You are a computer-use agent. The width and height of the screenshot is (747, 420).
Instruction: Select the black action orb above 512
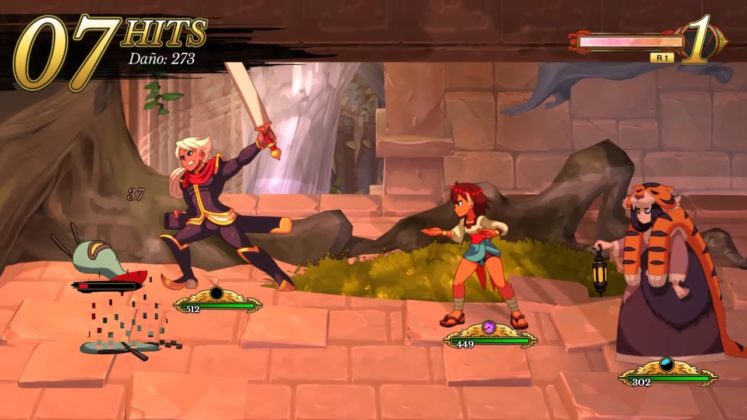[216, 293]
